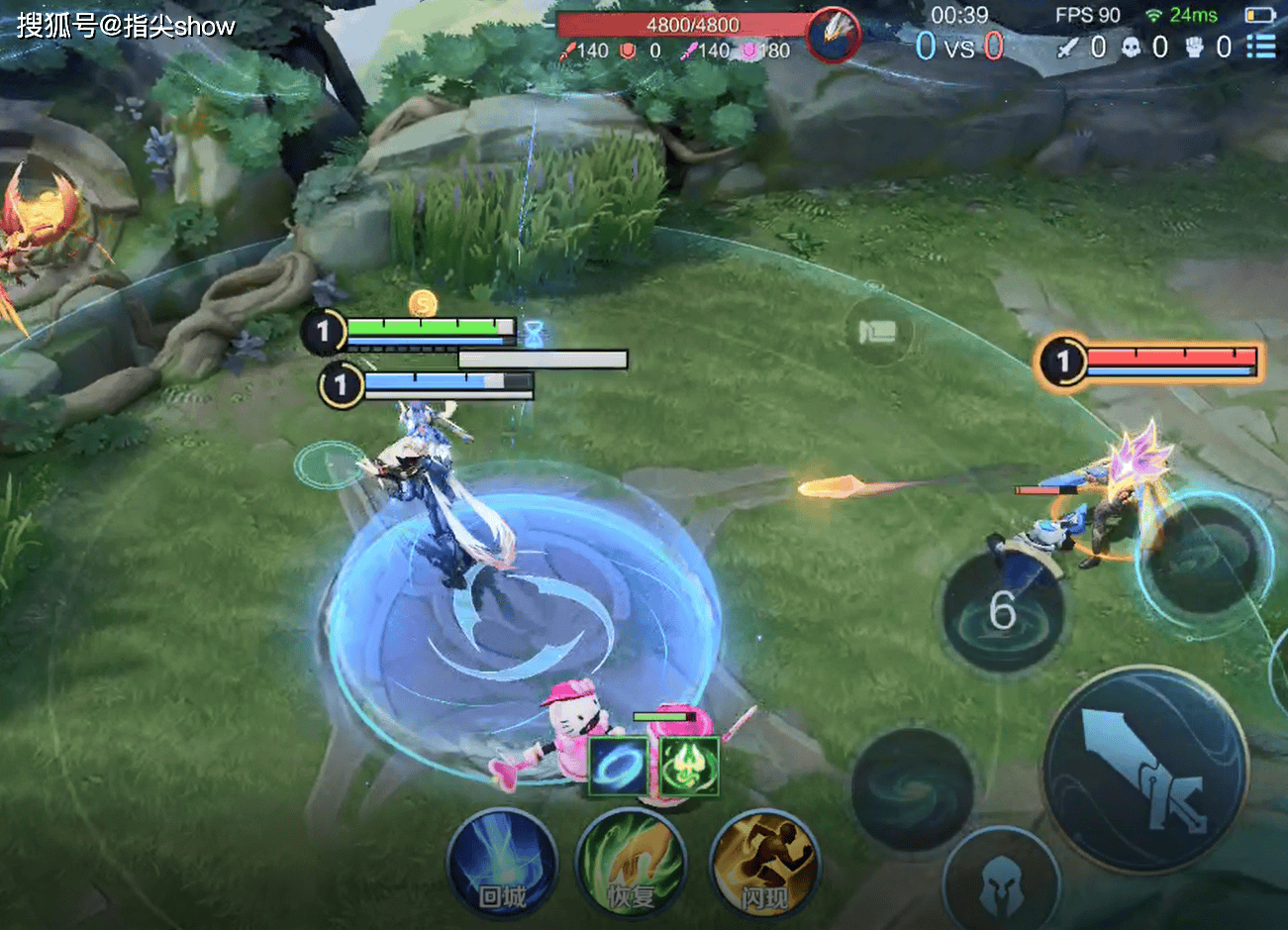Screen dimensions: 1288x930
Task: Tap the helmet target button
Action: (1000, 884)
